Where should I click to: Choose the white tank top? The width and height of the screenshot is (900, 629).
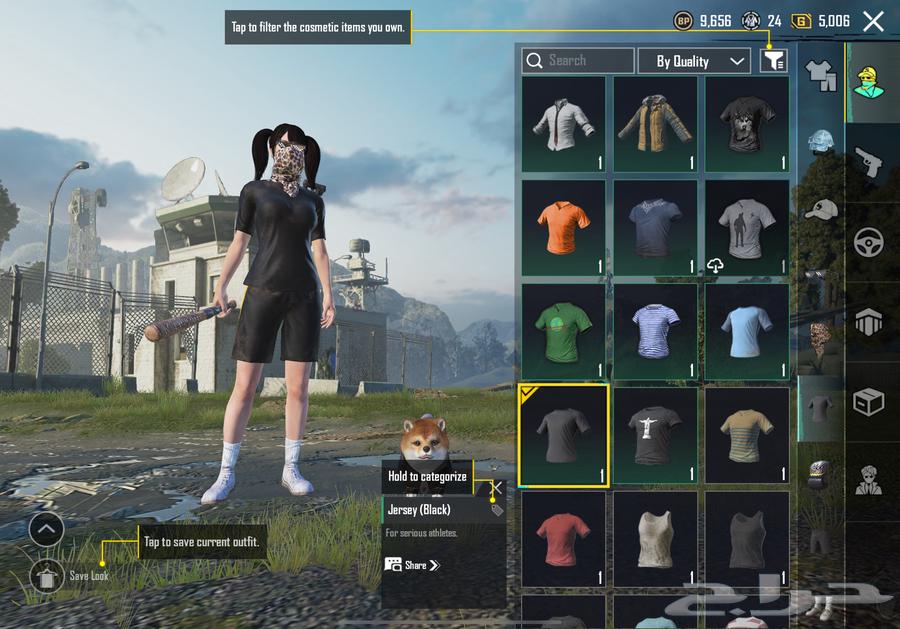tap(655, 538)
